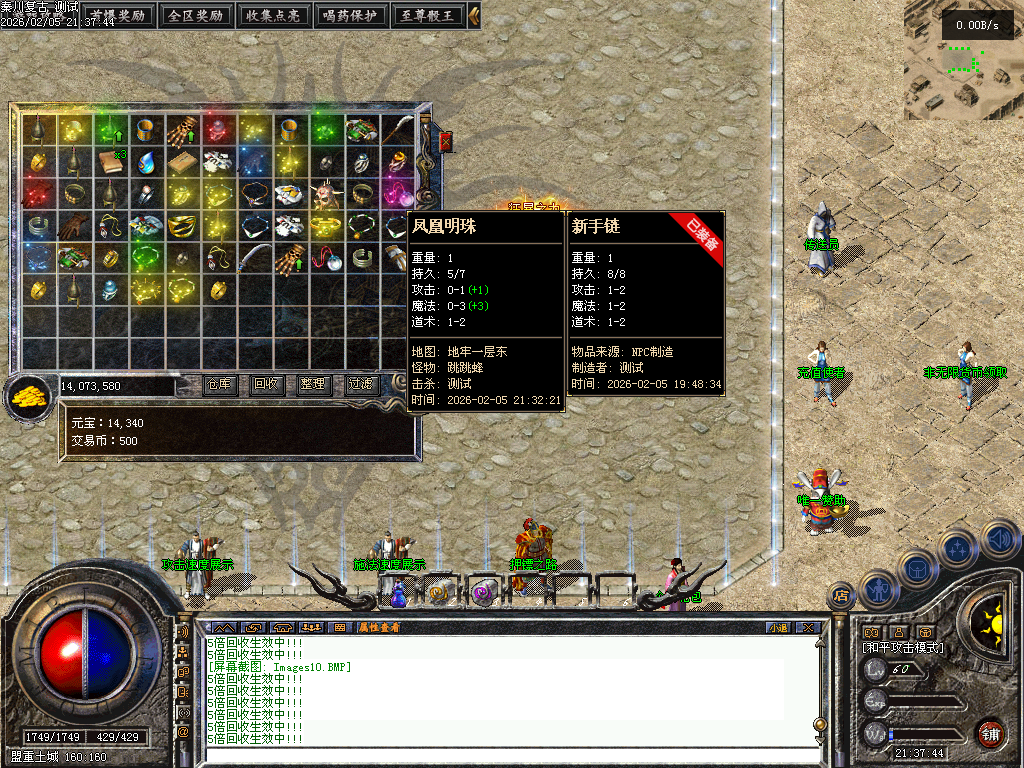Select the 收集点亮 button
Image resolution: width=1024 pixels, height=768 pixels.
[x=274, y=16]
